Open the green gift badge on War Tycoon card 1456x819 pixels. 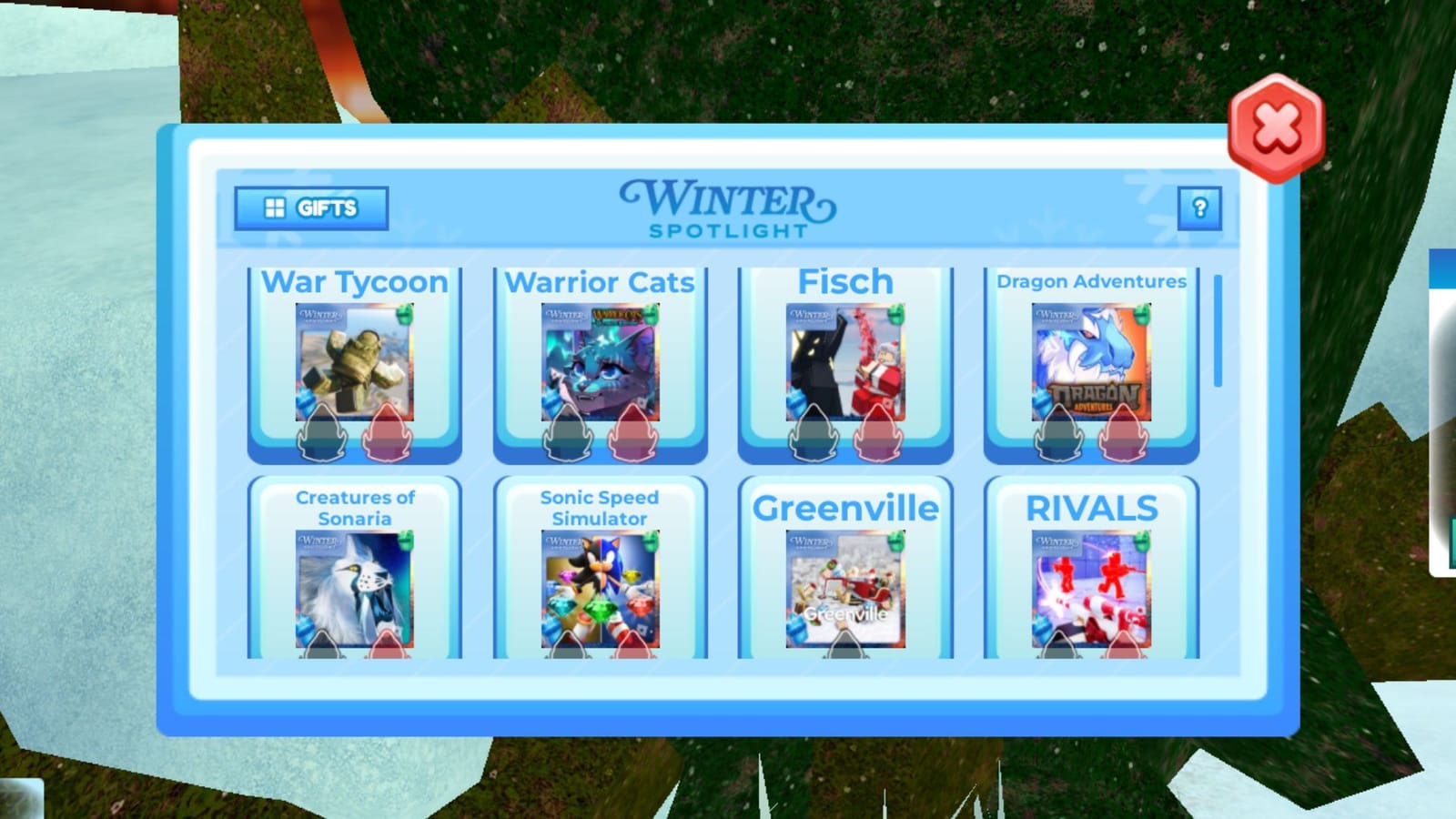[x=405, y=316]
